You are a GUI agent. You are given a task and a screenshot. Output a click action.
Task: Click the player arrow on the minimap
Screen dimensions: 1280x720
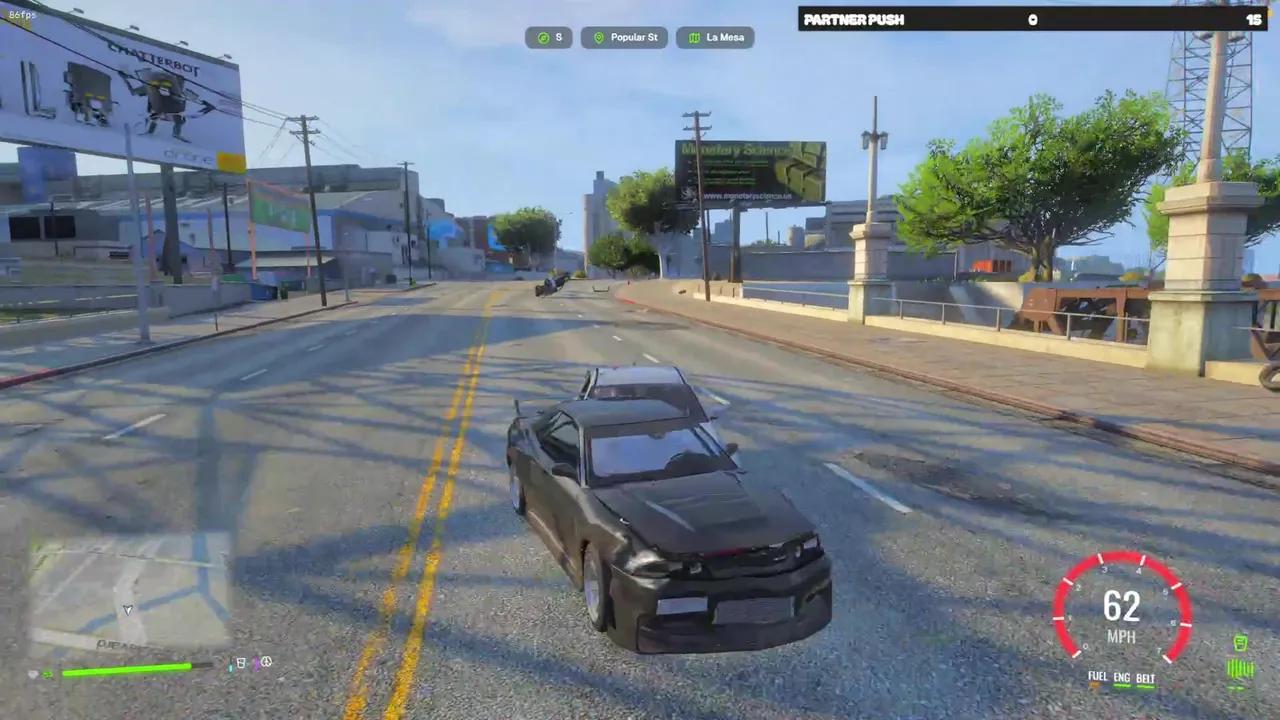(128, 609)
